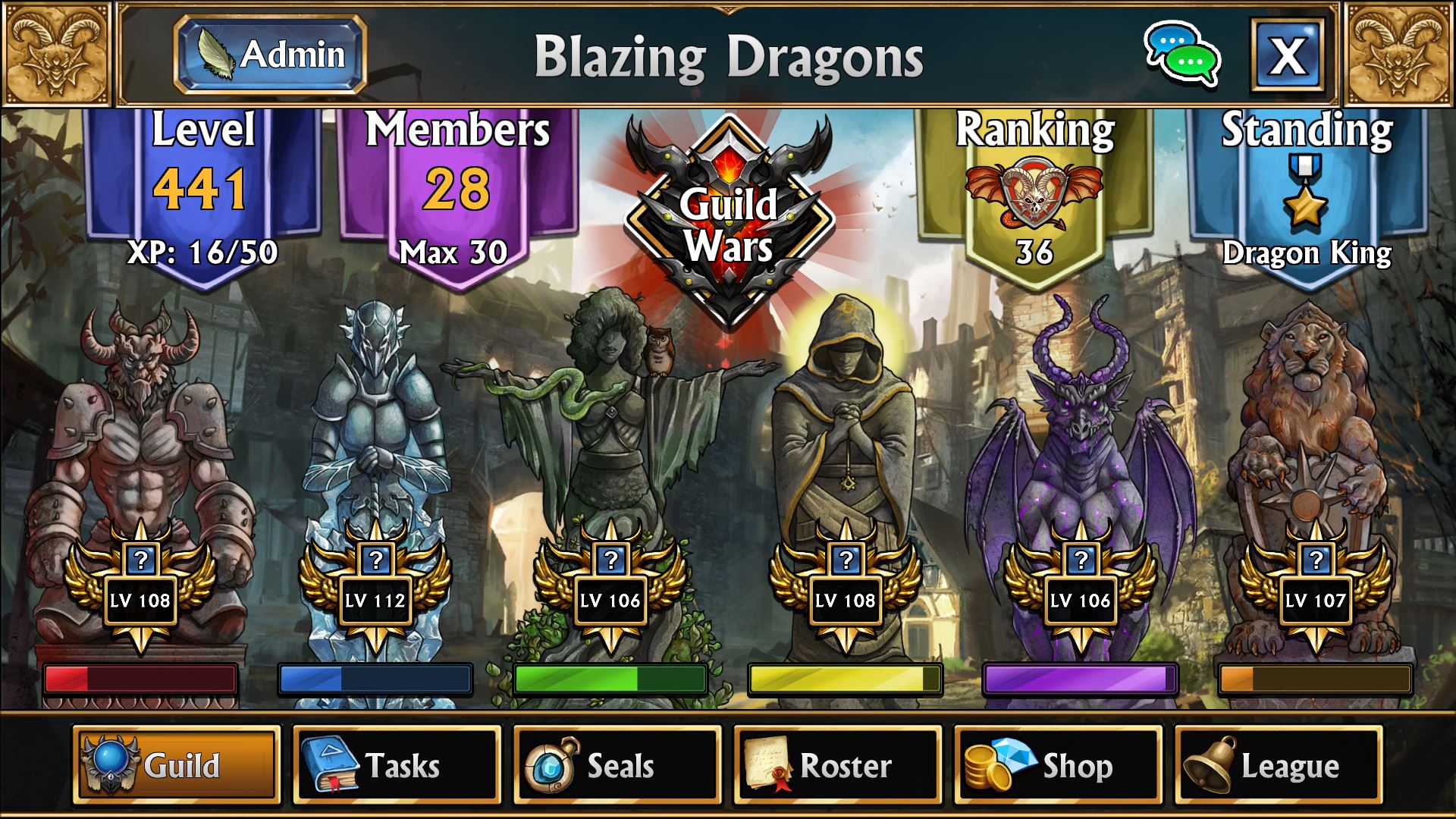Select the yellow hooded monk statue
1456x819 pixels.
(846, 440)
